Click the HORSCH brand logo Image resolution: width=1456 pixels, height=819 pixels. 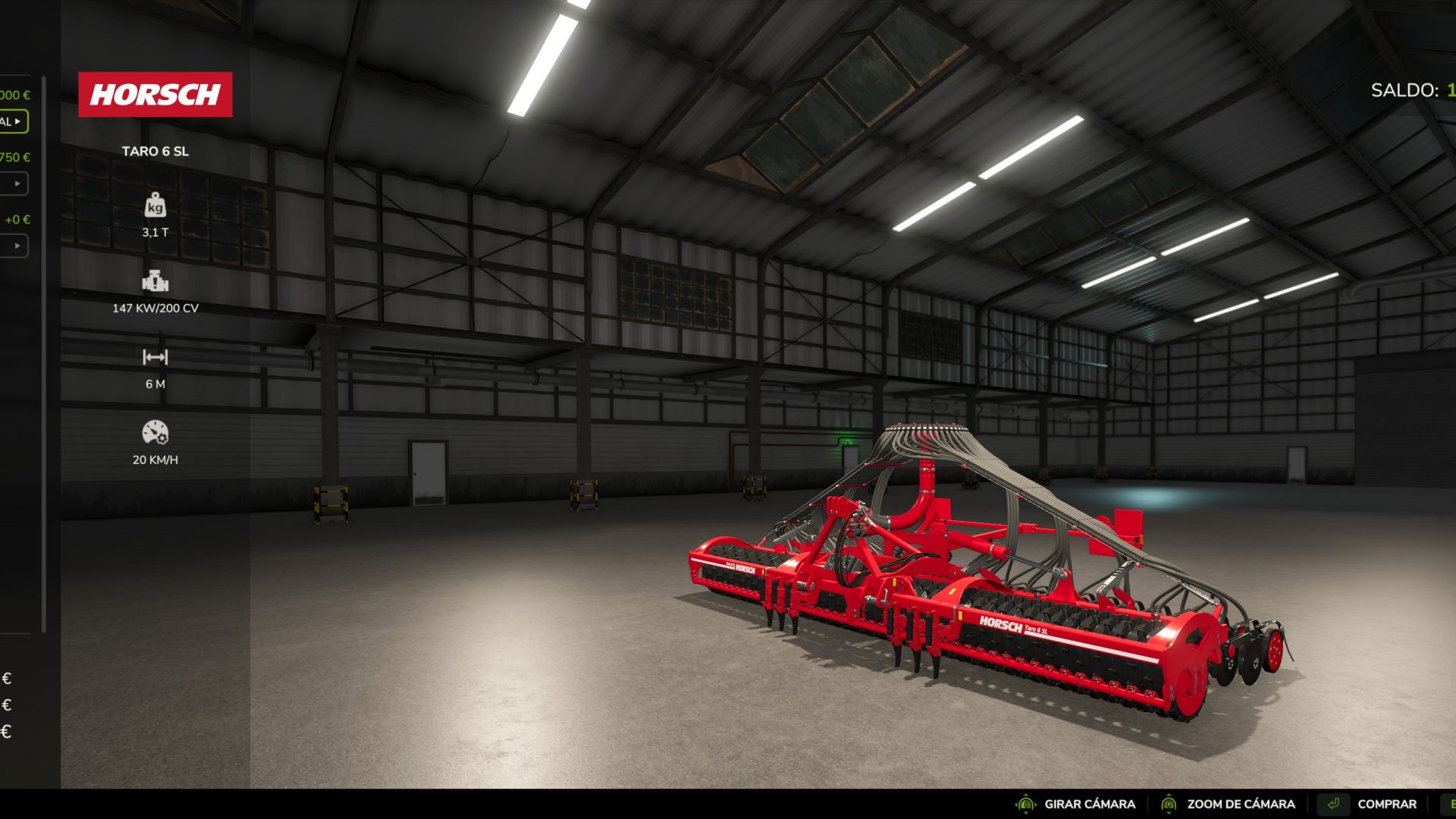pyautogui.click(x=155, y=94)
